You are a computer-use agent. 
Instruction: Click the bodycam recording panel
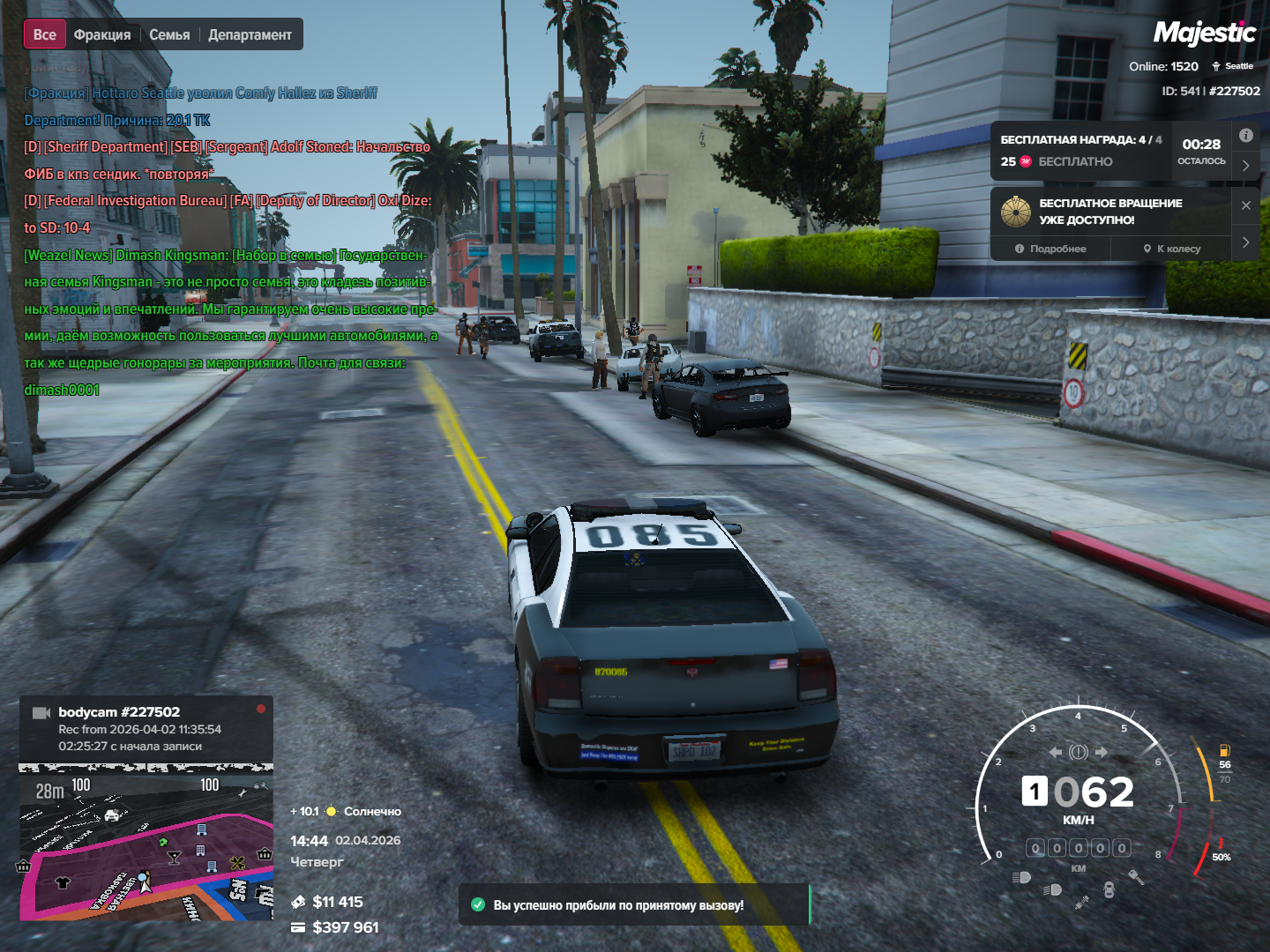pos(146,728)
